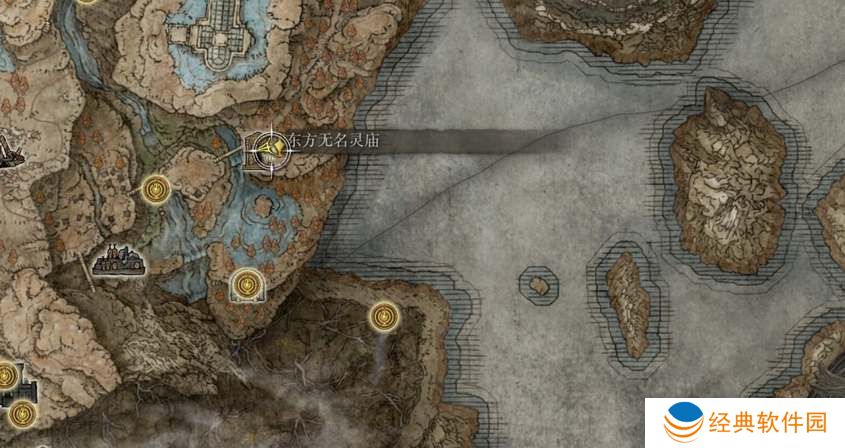Screen dimensions: 845x448
Task: Select the ruined town building map icon
Action: click(x=119, y=260)
